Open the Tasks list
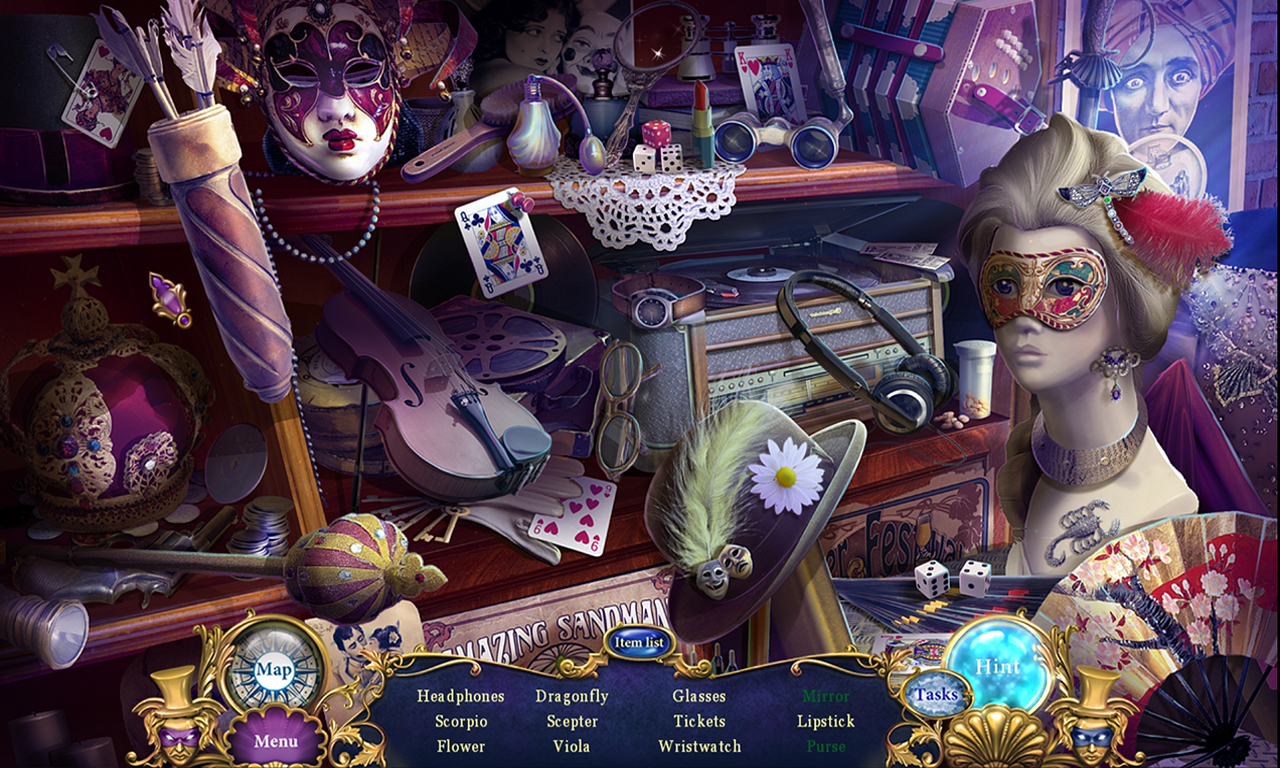Image resolution: width=1280 pixels, height=768 pixels. pyautogui.click(x=938, y=692)
